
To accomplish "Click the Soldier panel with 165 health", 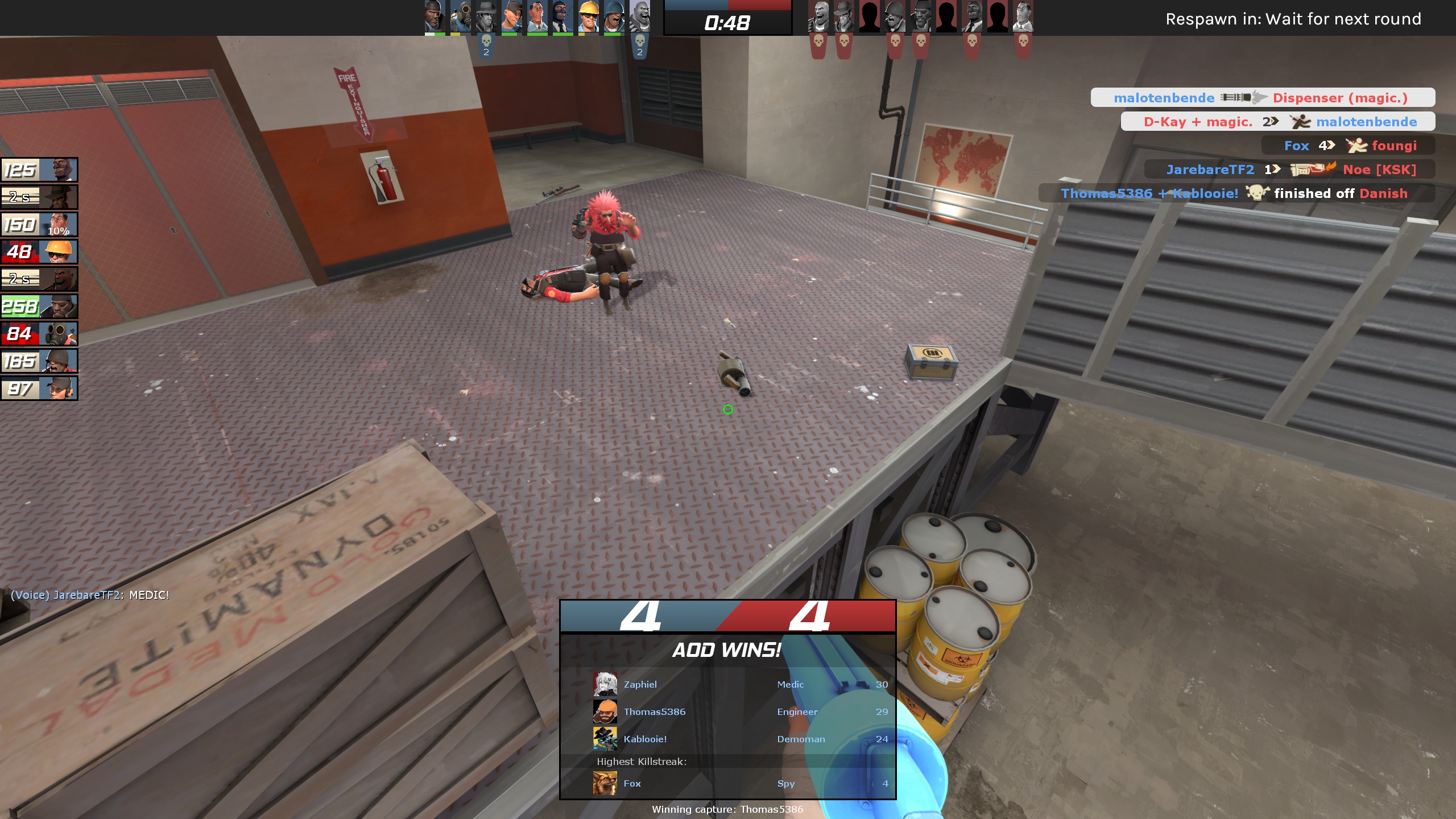I will click(x=39, y=361).
